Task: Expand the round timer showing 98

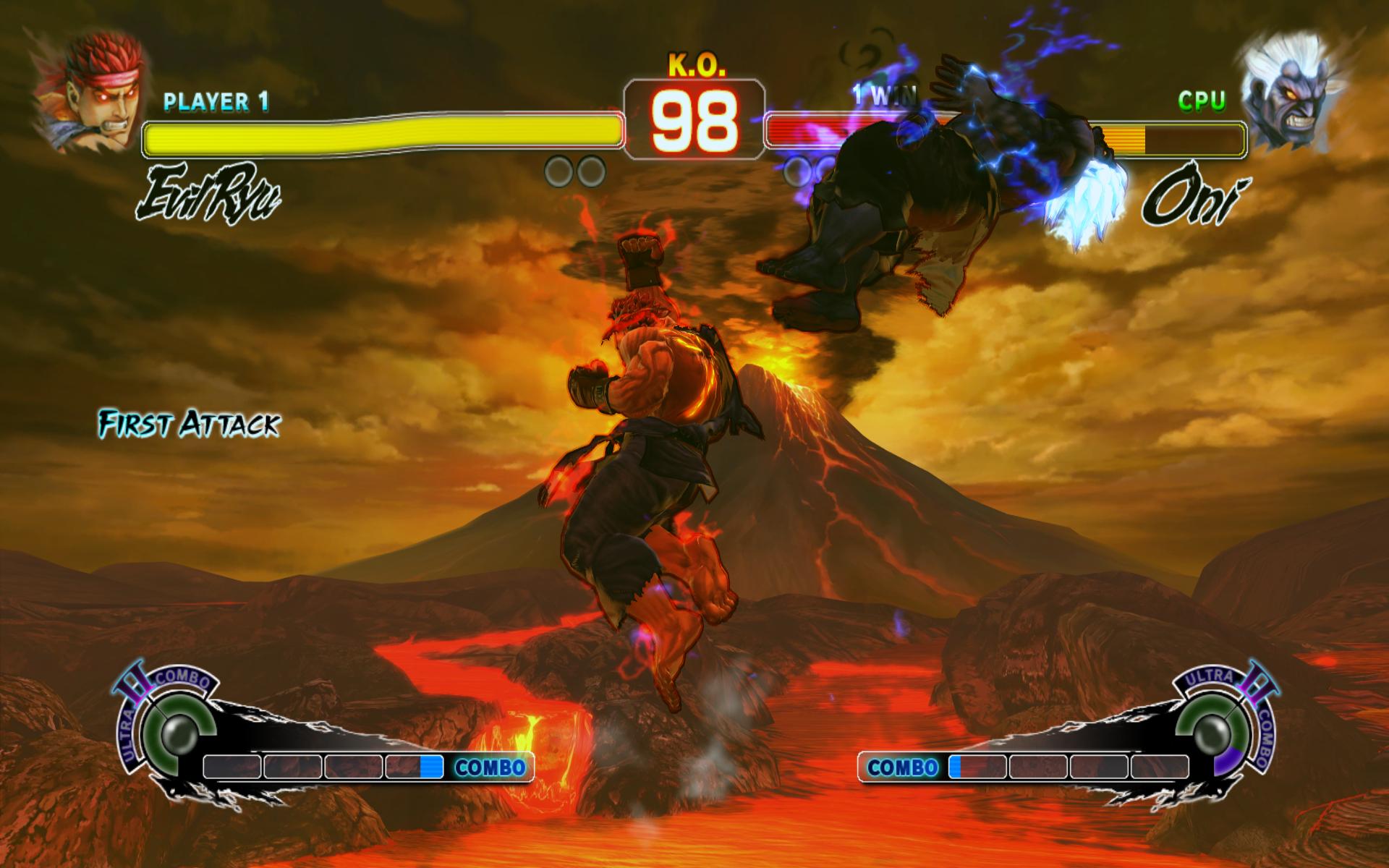Action: tap(692, 119)
